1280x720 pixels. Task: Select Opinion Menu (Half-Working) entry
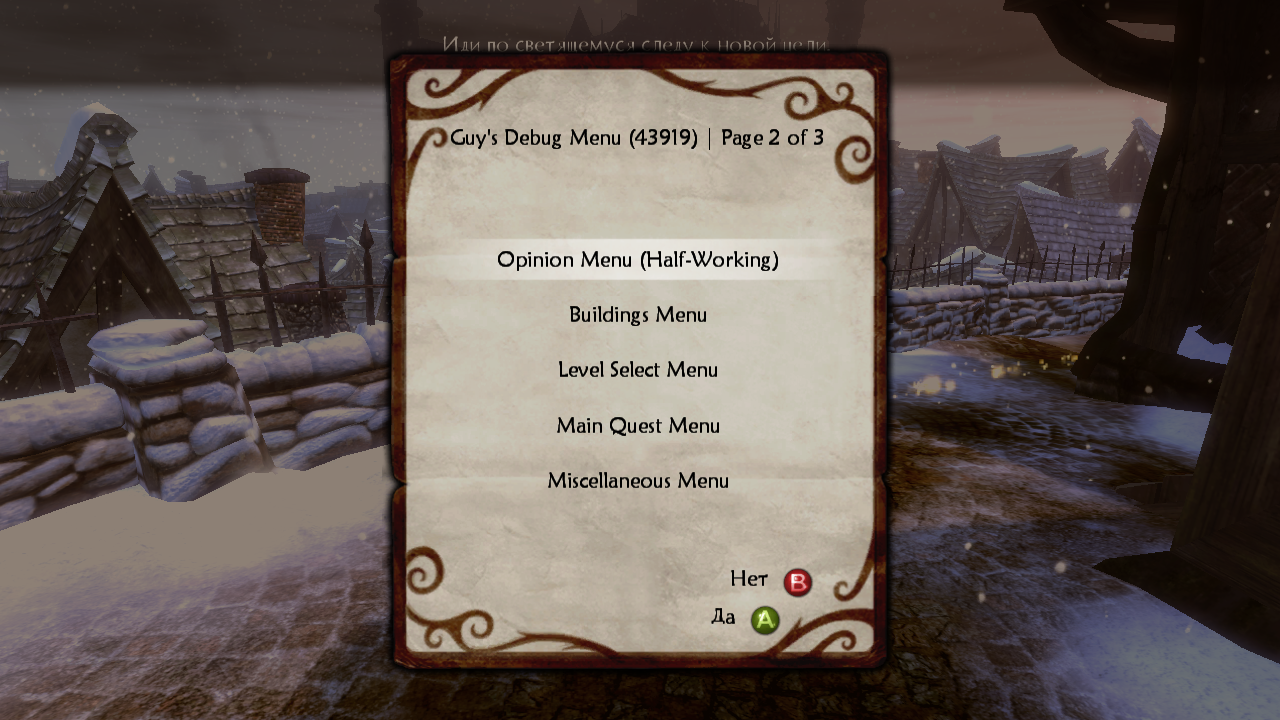click(x=638, y=260)
